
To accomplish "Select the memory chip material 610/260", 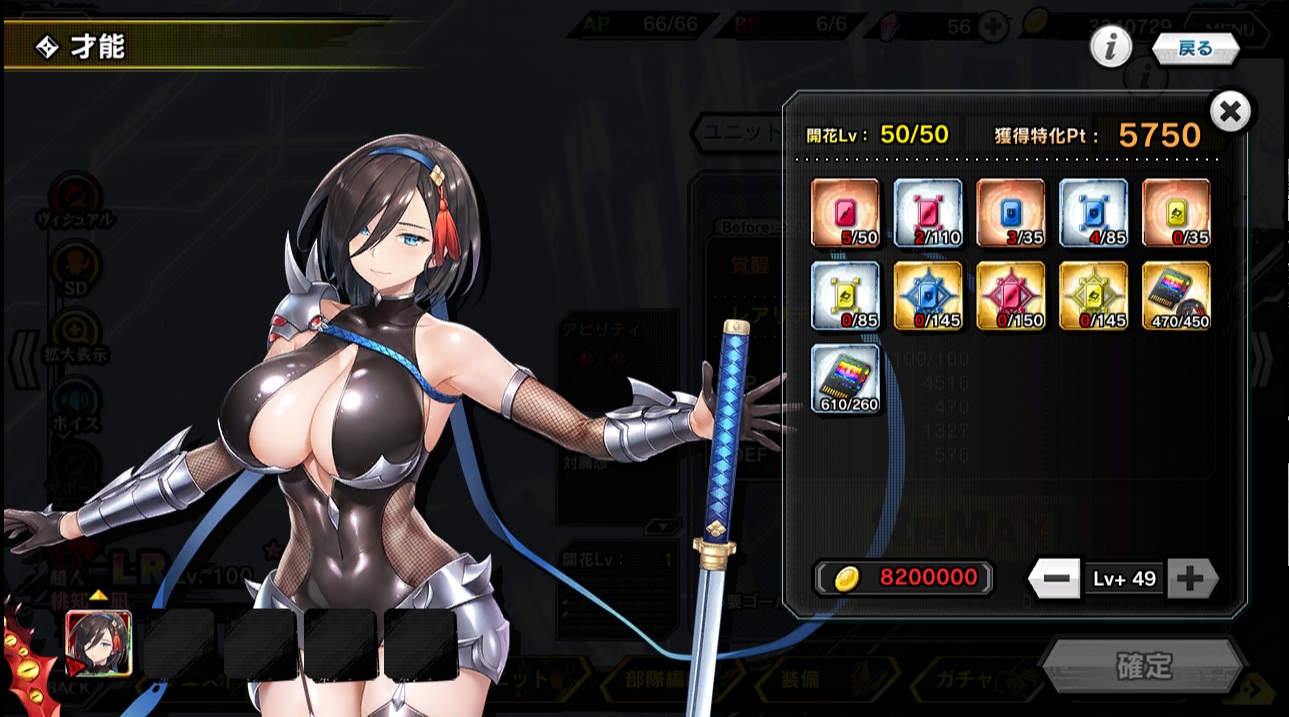I will pyautogui.click(x=845, y=379).
